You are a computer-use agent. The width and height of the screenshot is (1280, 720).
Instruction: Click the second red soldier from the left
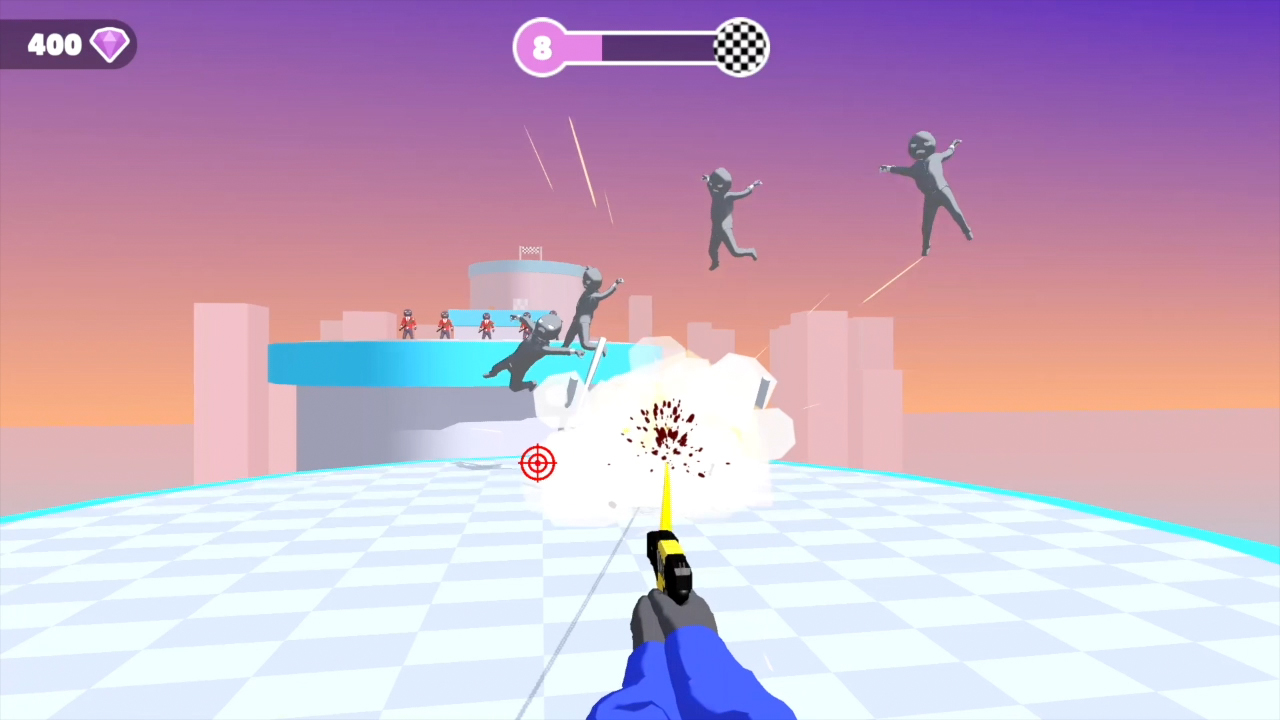[443, 325]
